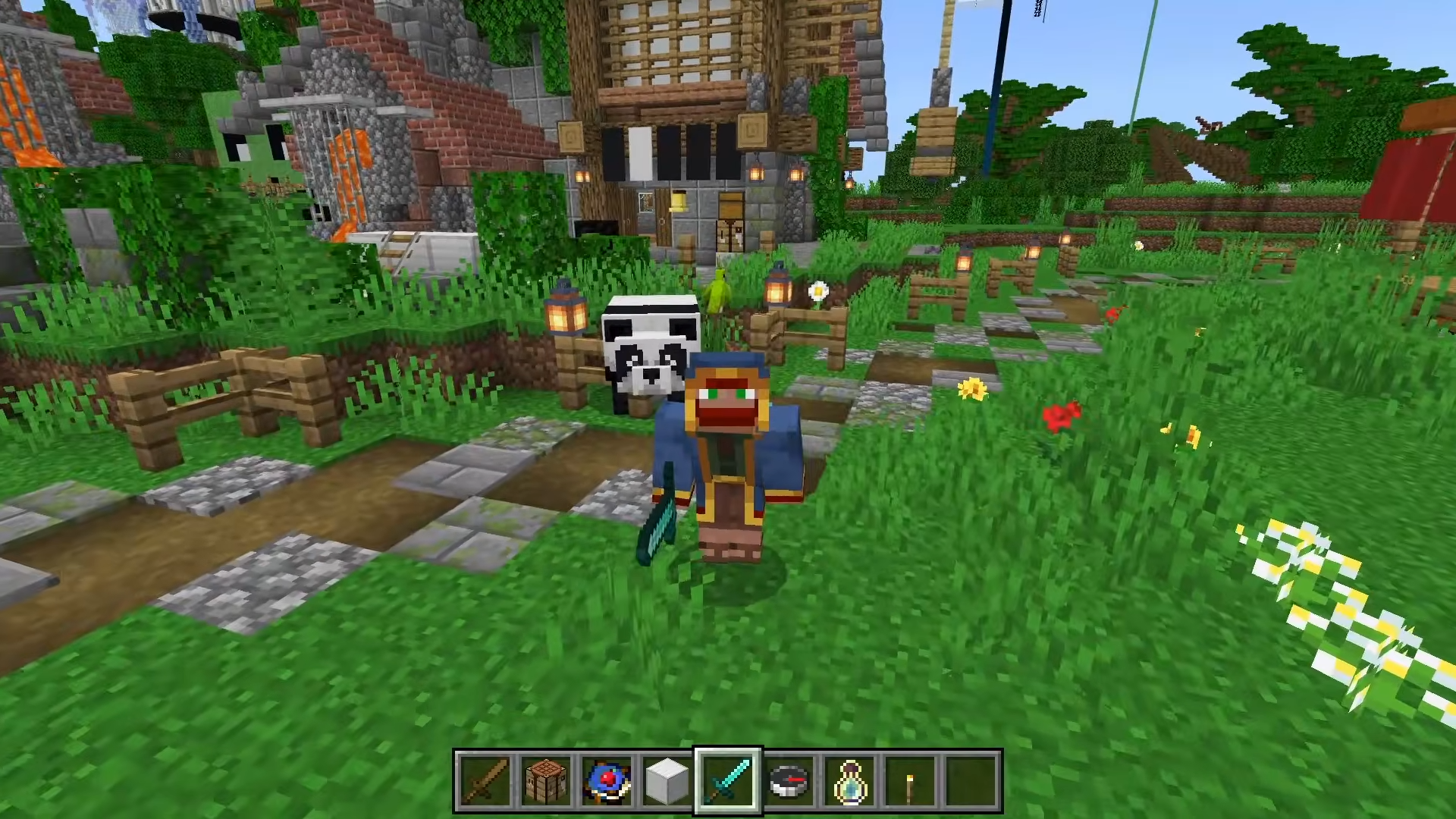This screenshot has height=819, width=1456.
Task: Select the wooden sword hotbar slot
Action: coord(485,781)
